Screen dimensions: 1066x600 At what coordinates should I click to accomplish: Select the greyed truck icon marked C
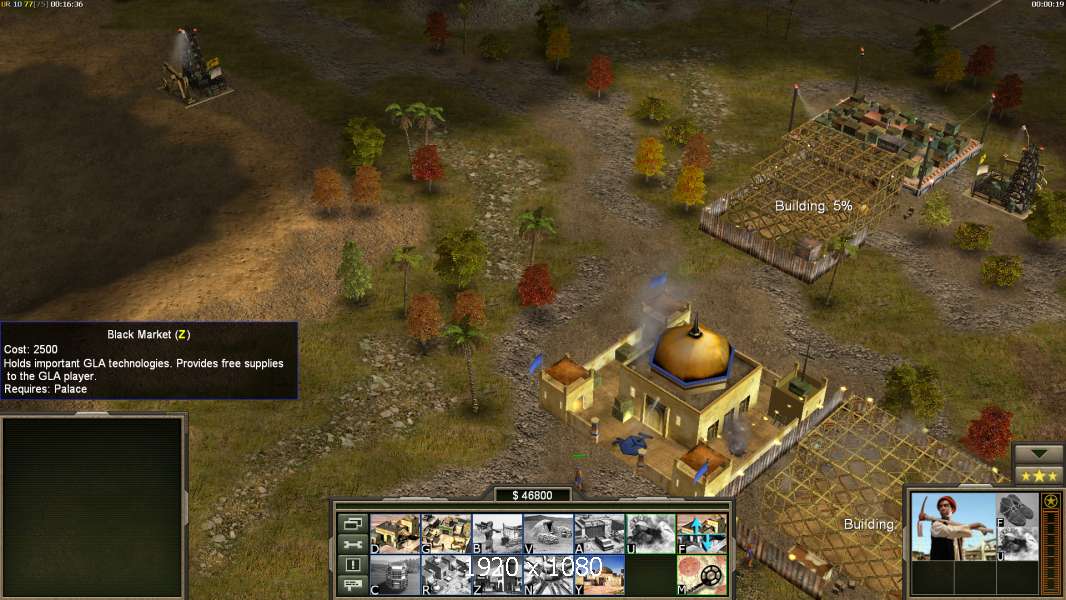394,575
